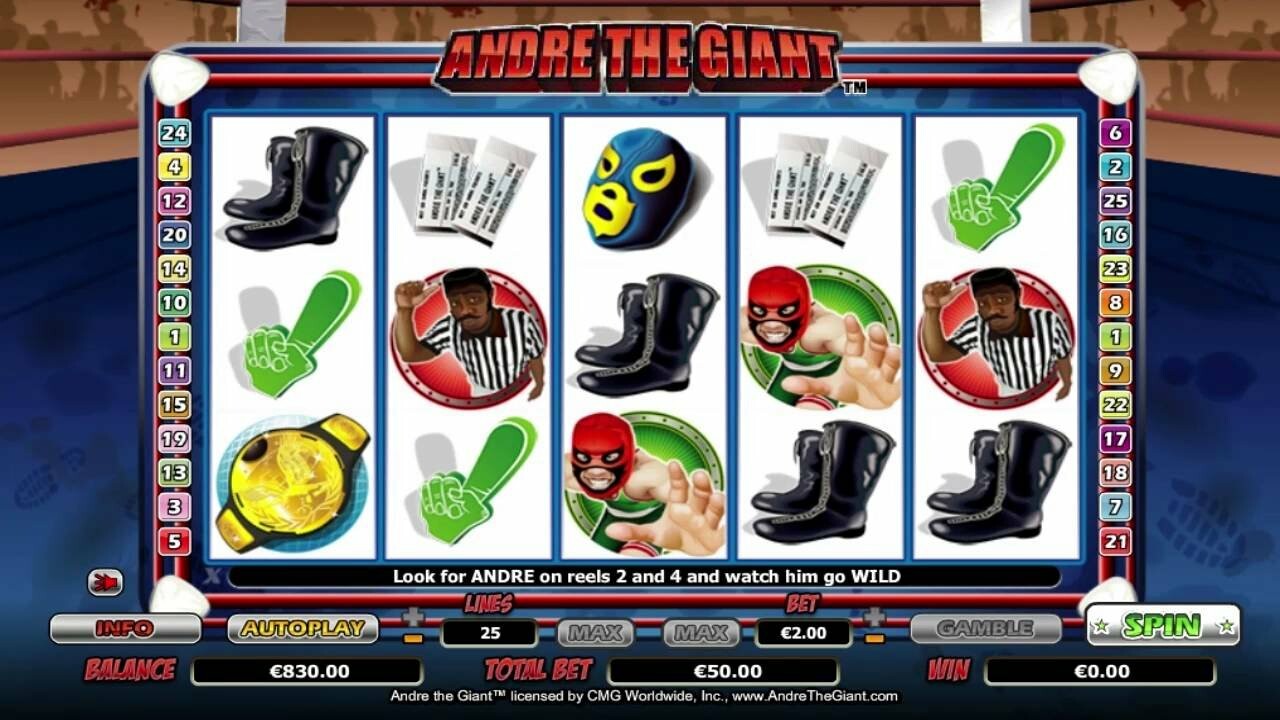
Task: Click the GAMBLE button
Action: (985, 628)
